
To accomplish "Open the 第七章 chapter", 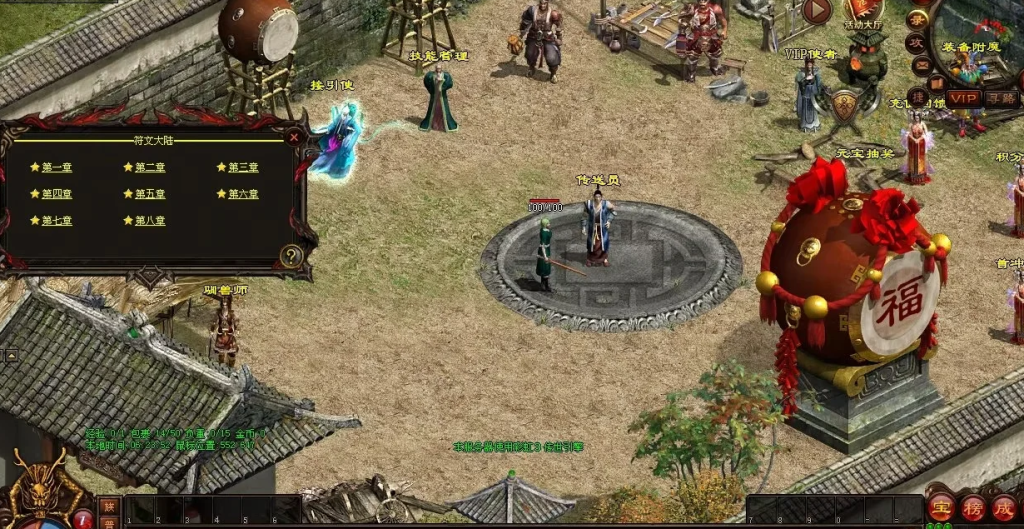I will [x=56, y=220].
